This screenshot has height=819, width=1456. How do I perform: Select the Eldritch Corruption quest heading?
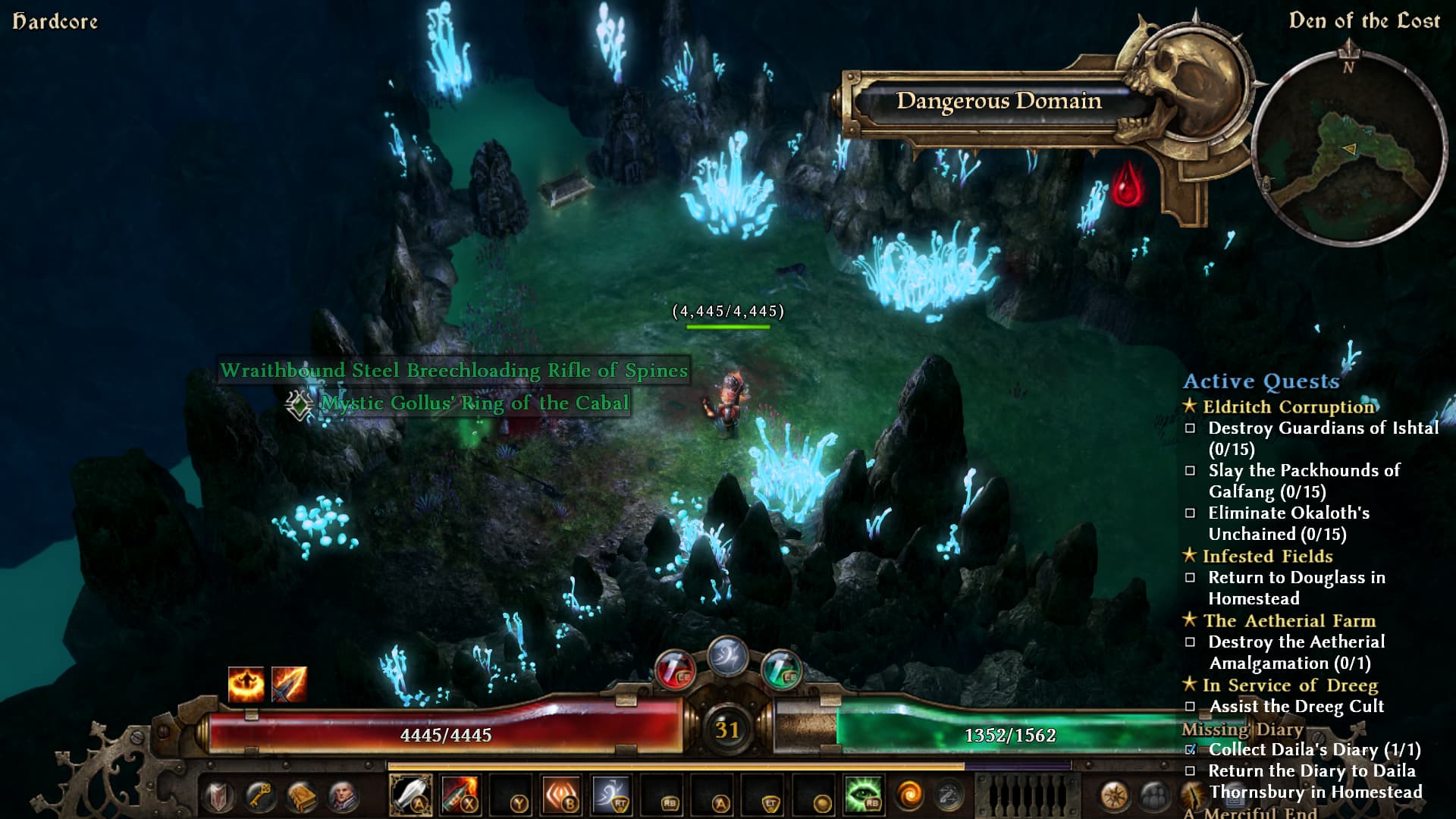coord(1288,407)
